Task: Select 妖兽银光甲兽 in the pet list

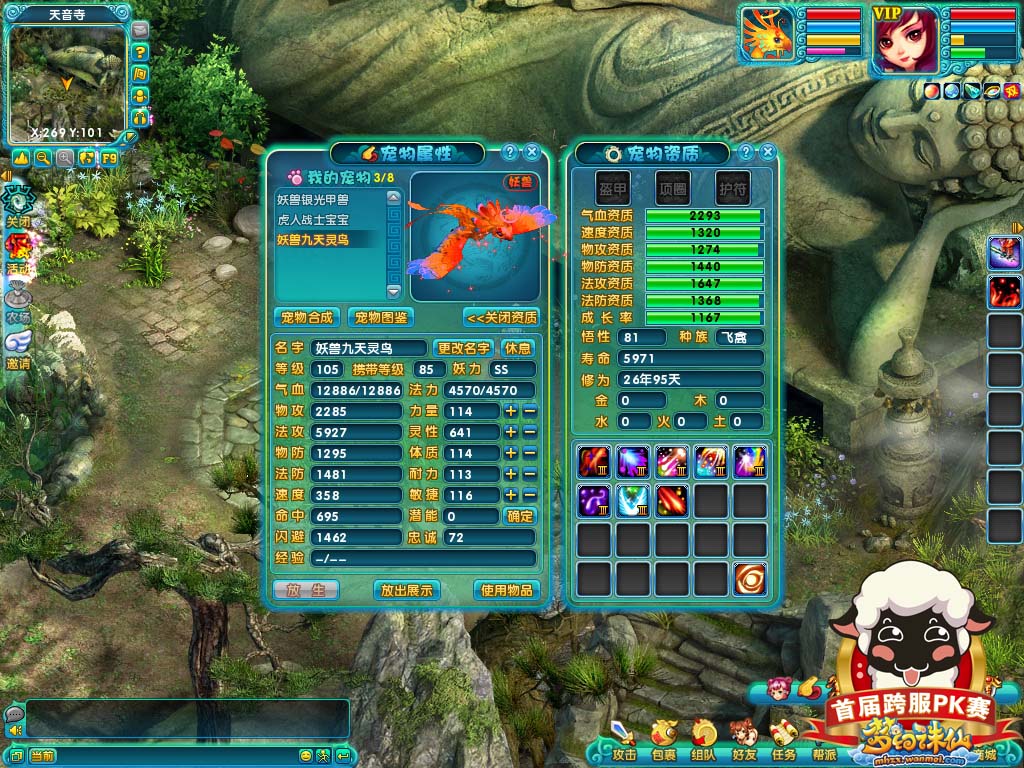Action: point(313,200)
